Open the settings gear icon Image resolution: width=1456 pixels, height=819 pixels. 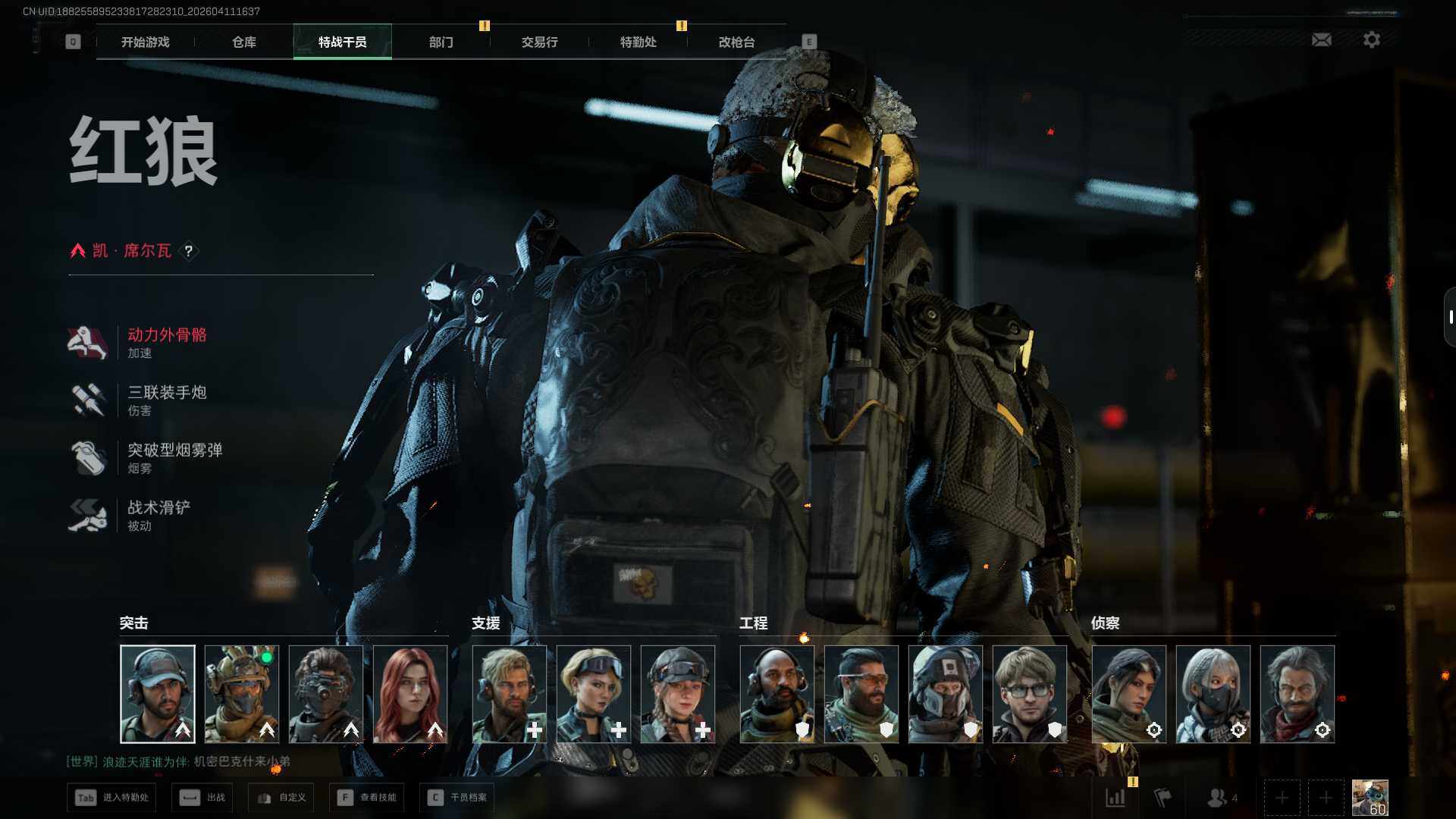coord(1372,39)
